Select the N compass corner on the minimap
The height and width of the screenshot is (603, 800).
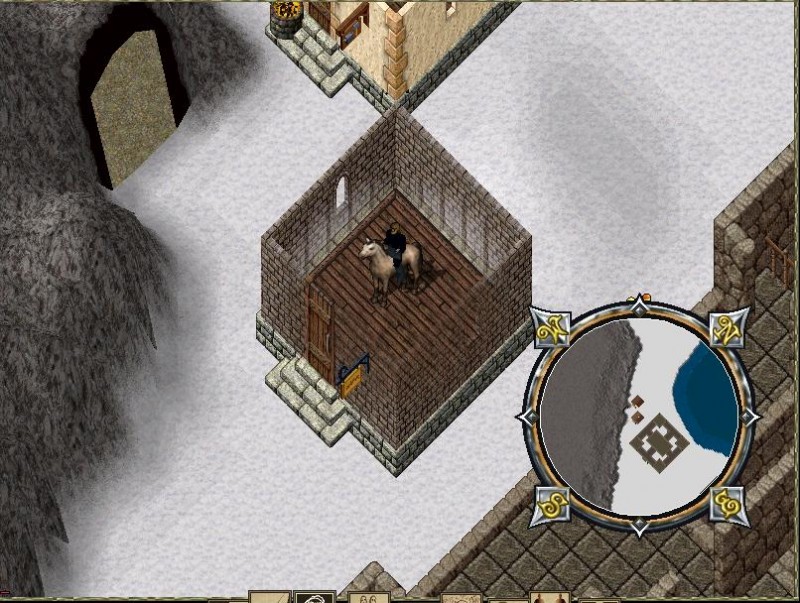coord(727,327)
